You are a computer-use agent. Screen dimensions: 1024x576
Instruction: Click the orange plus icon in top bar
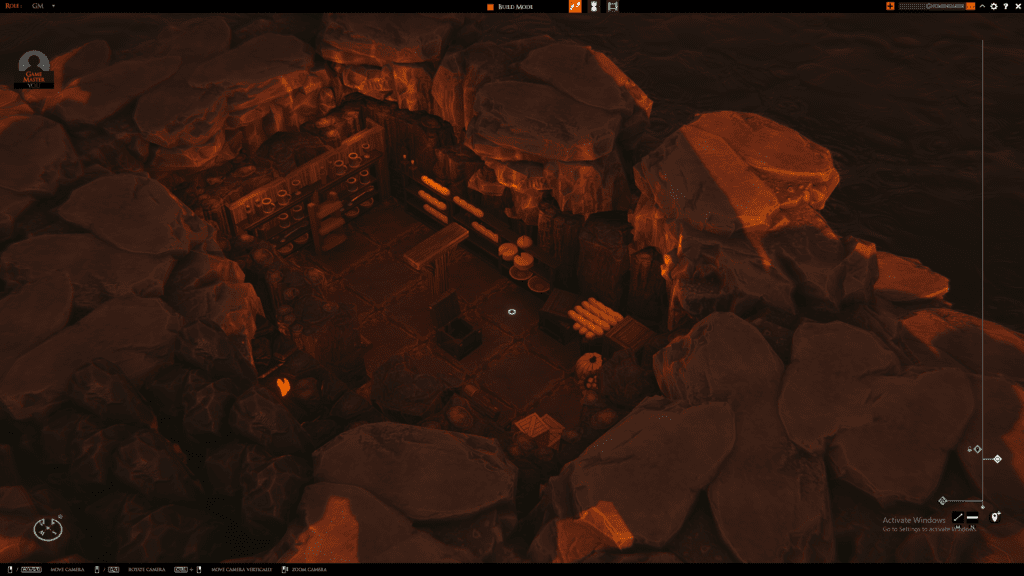click(890, 7)
